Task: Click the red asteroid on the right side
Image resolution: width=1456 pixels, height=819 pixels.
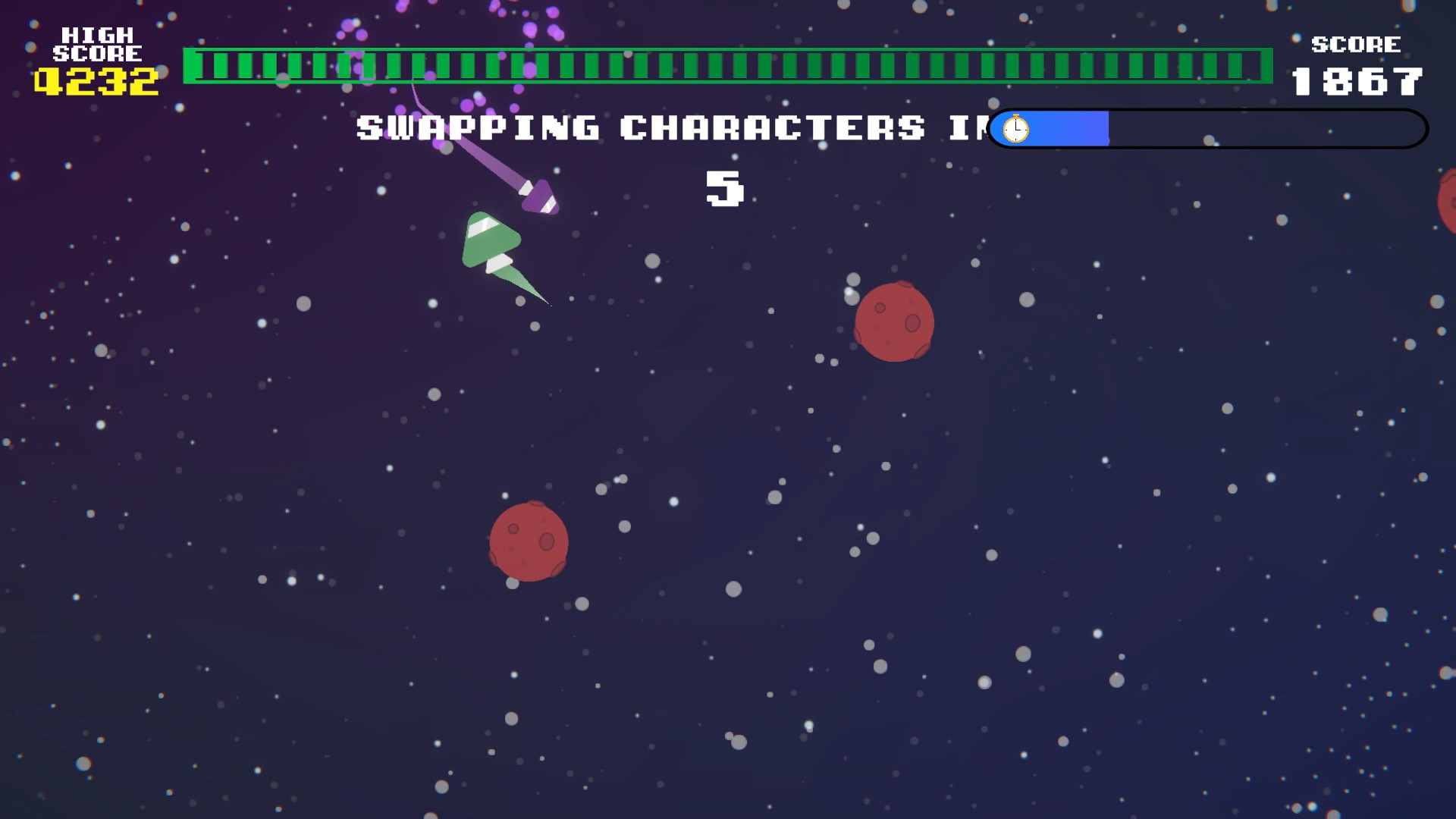Action: click(x=895, y=321)
